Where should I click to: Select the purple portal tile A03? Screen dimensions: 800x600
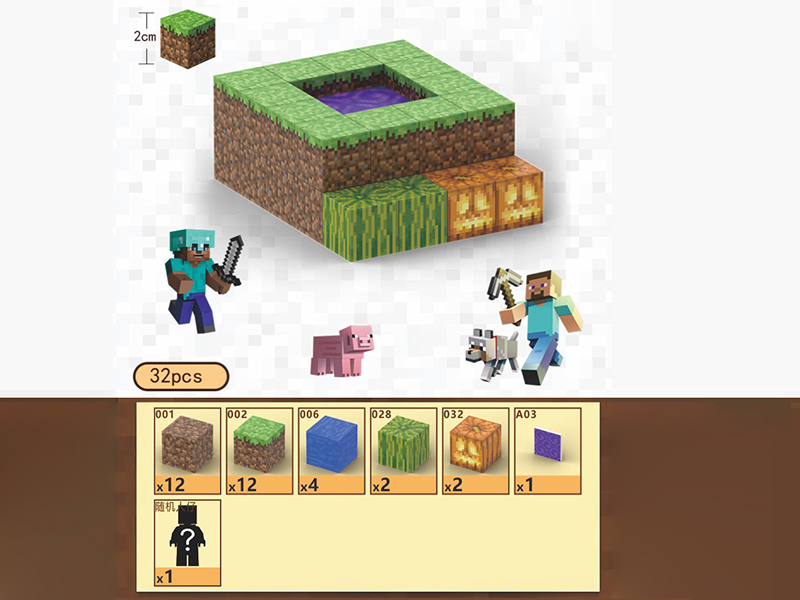(546, 450)
